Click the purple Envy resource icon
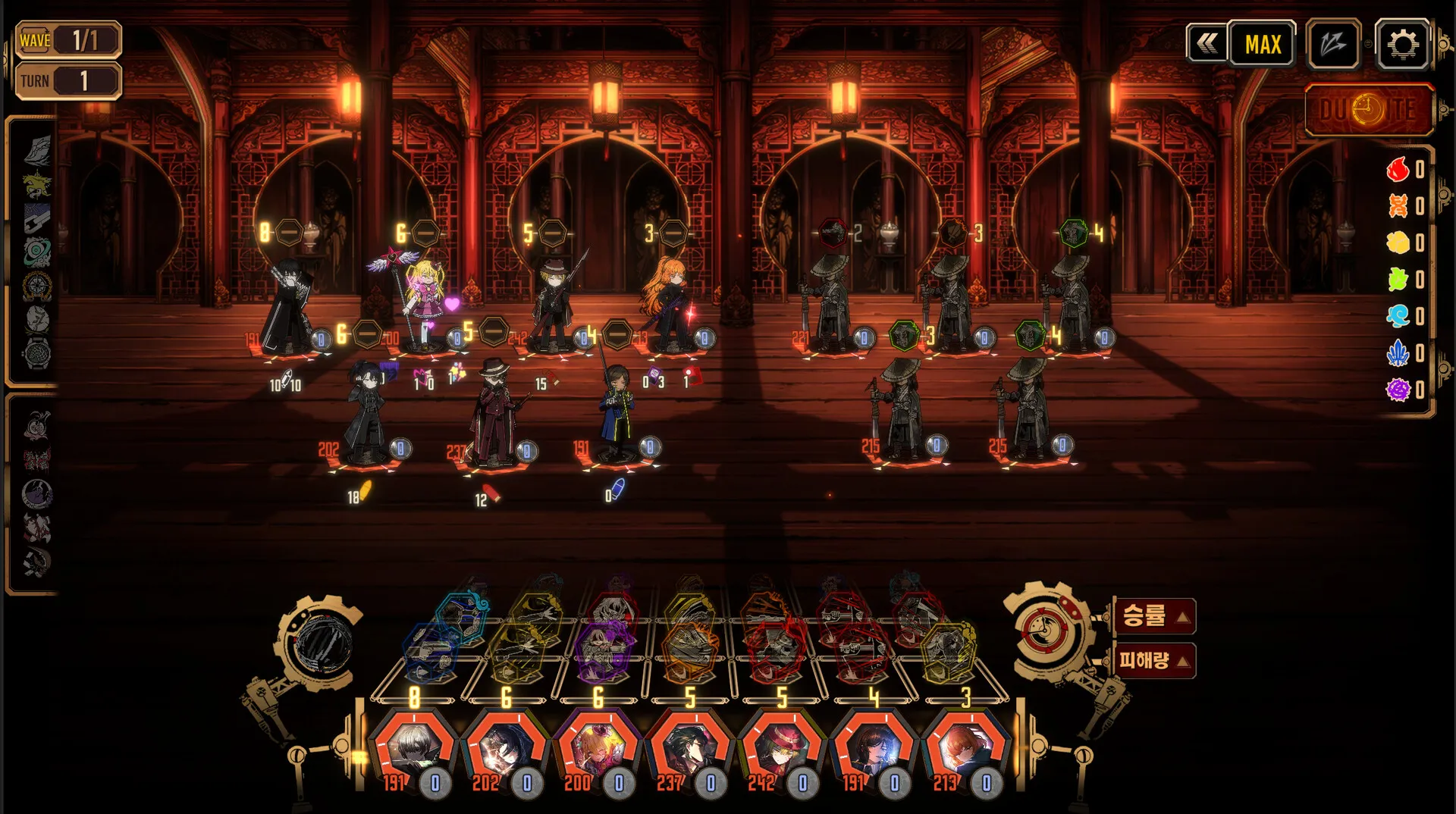This screenshot has width=1456, height=814. pos(1398,390)
